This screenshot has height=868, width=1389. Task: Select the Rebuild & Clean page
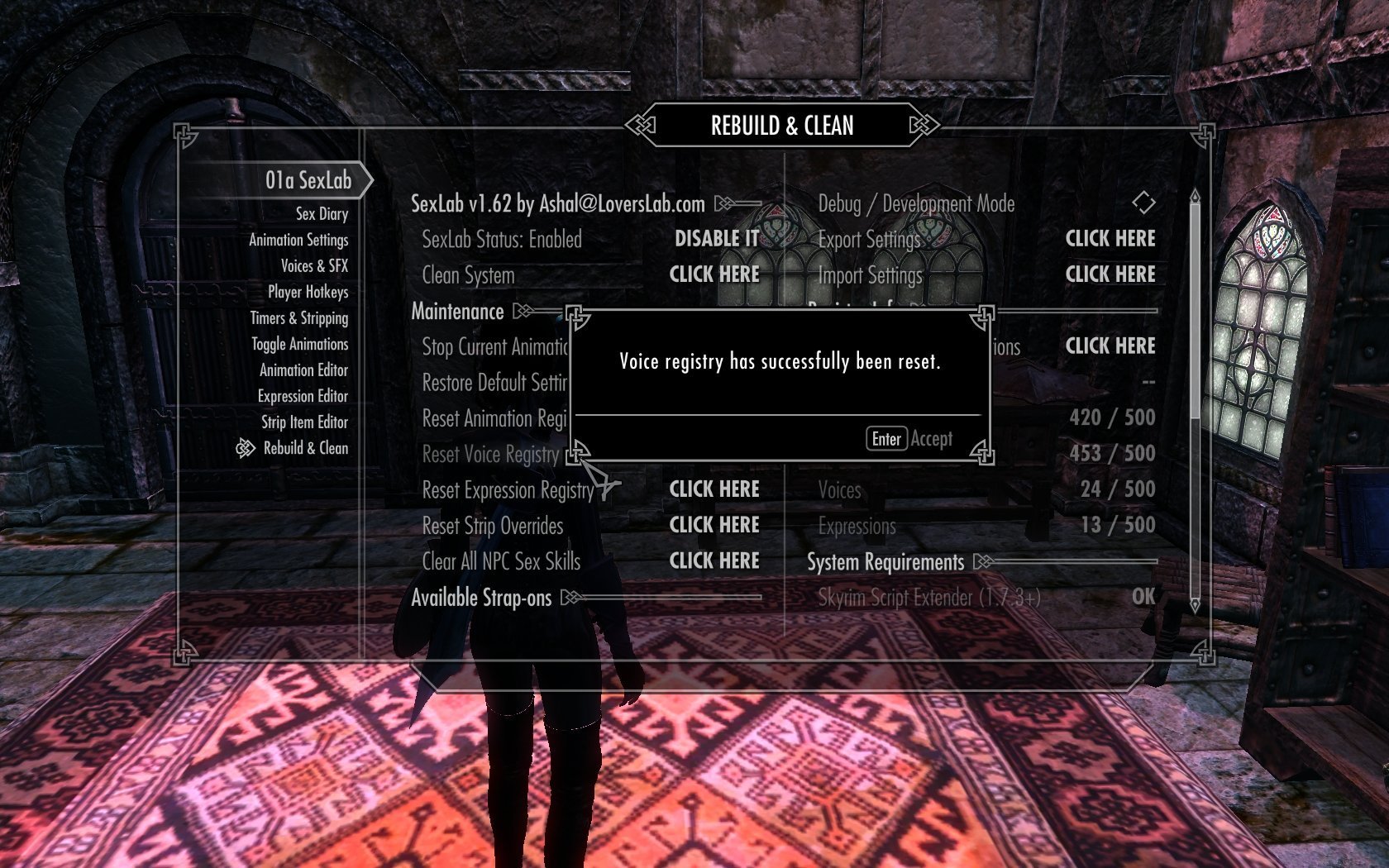tap(305, 448)
